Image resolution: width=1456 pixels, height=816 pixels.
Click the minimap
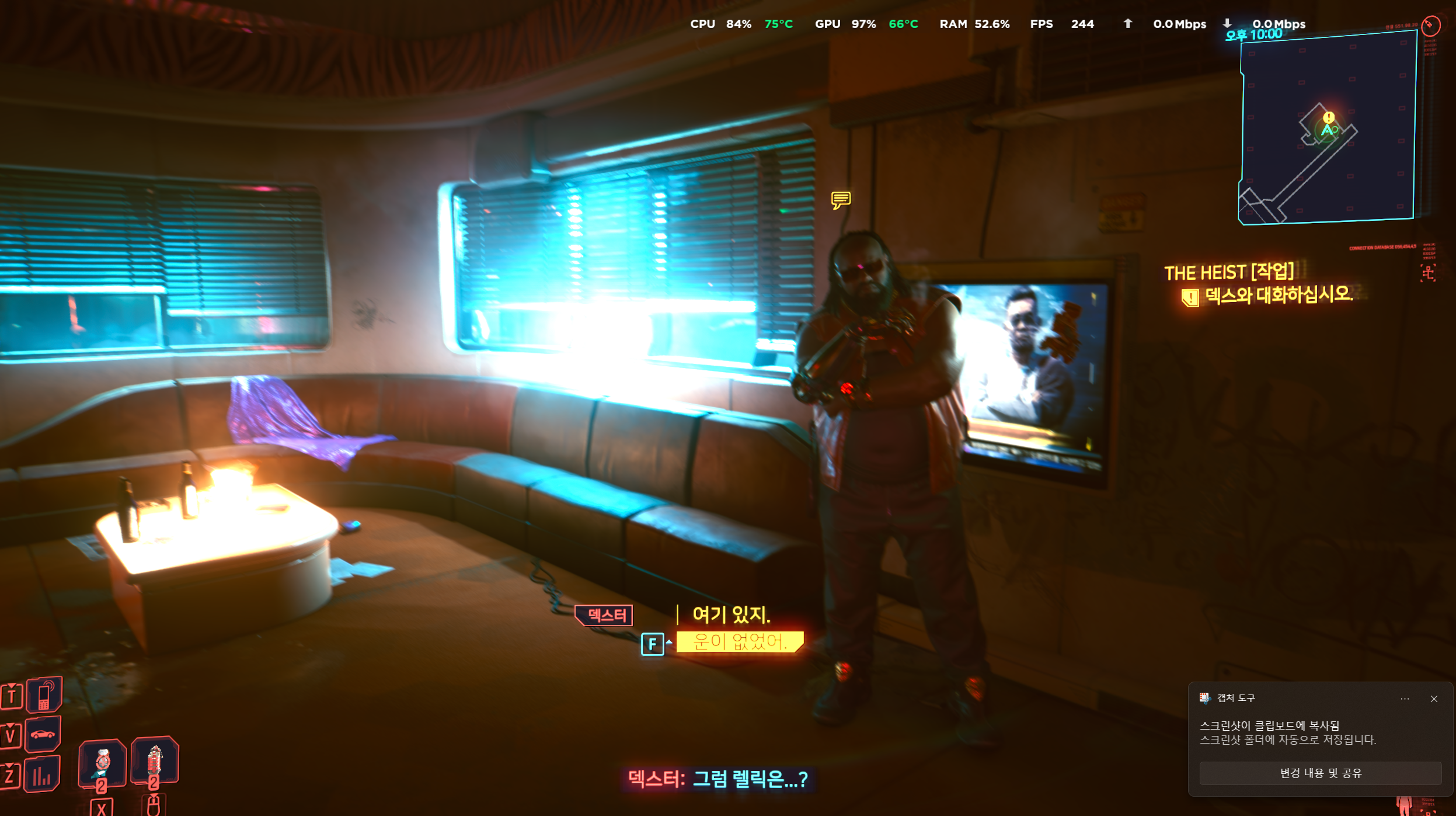[1328, 129]
